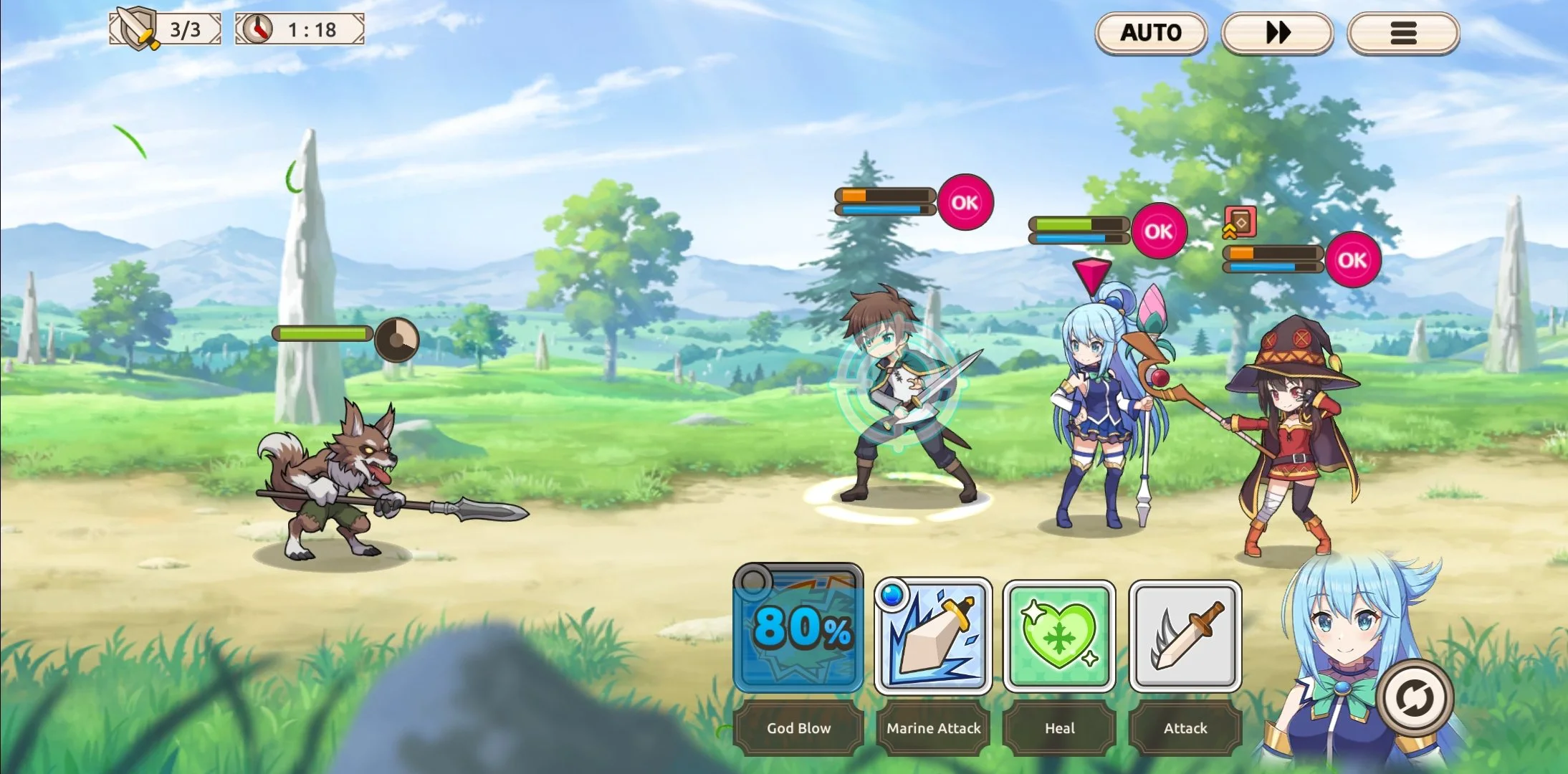Open the hamburger pause menu

pos(1402,33)
